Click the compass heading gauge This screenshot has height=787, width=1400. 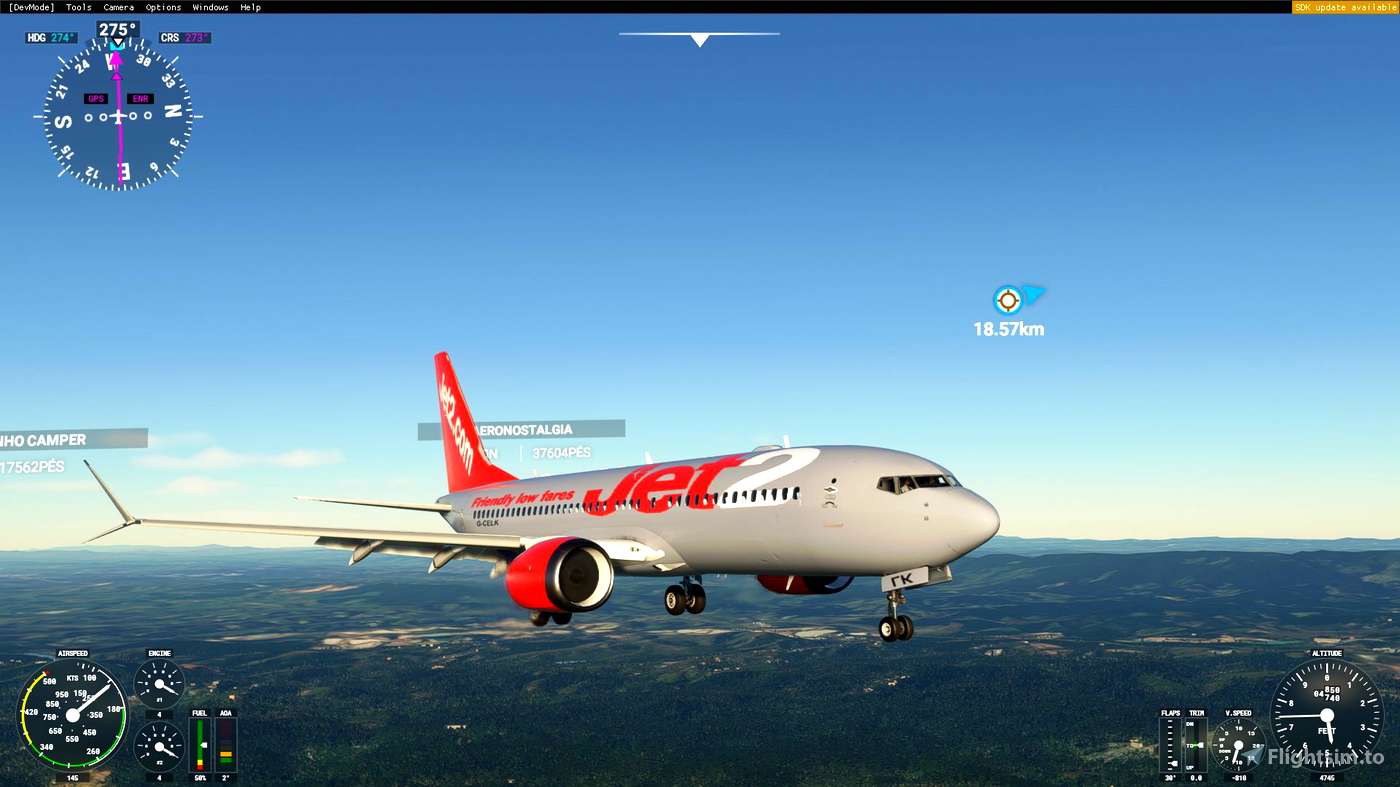[x=116, y=118]
